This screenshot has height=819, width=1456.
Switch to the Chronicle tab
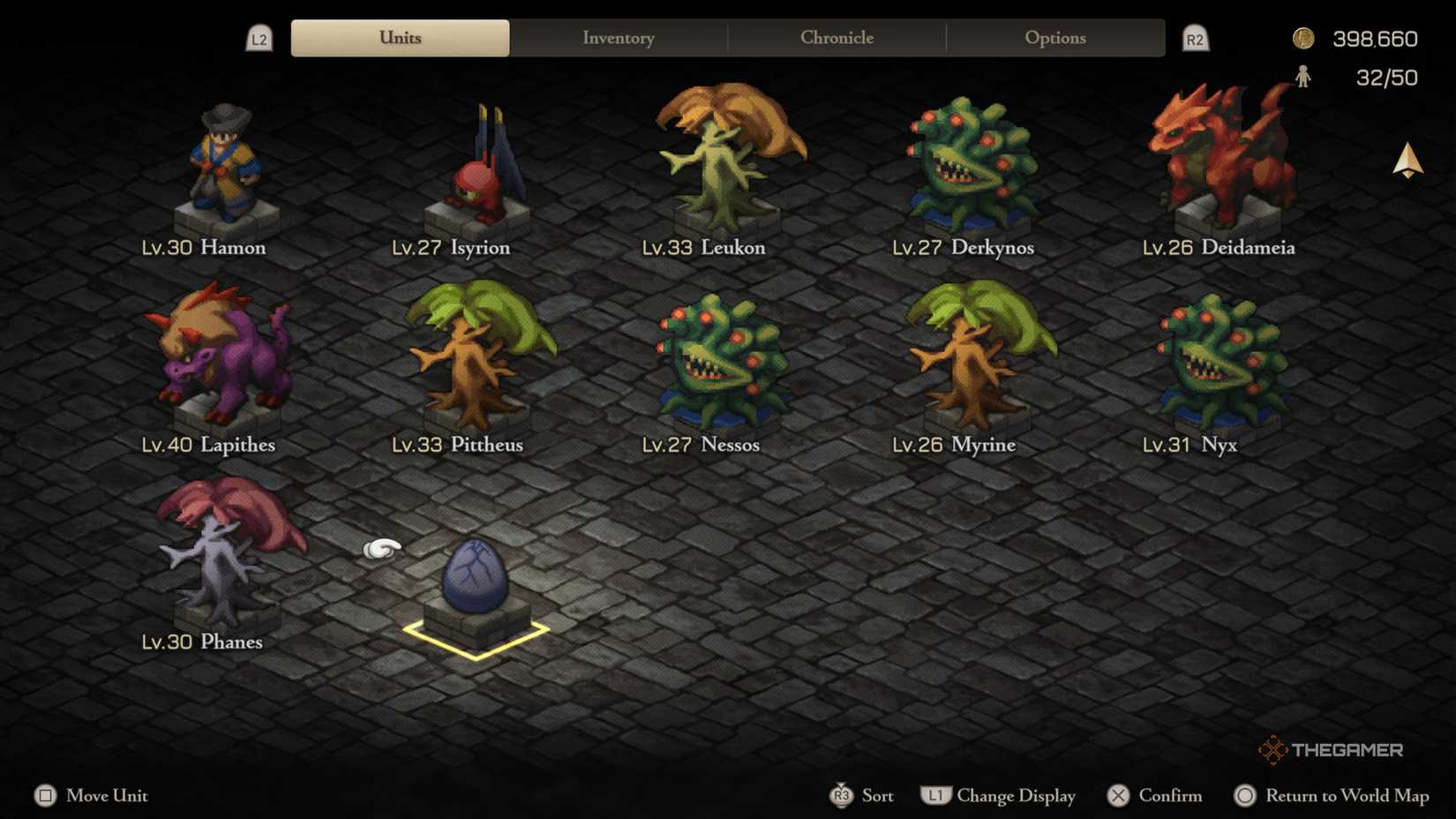837,38
